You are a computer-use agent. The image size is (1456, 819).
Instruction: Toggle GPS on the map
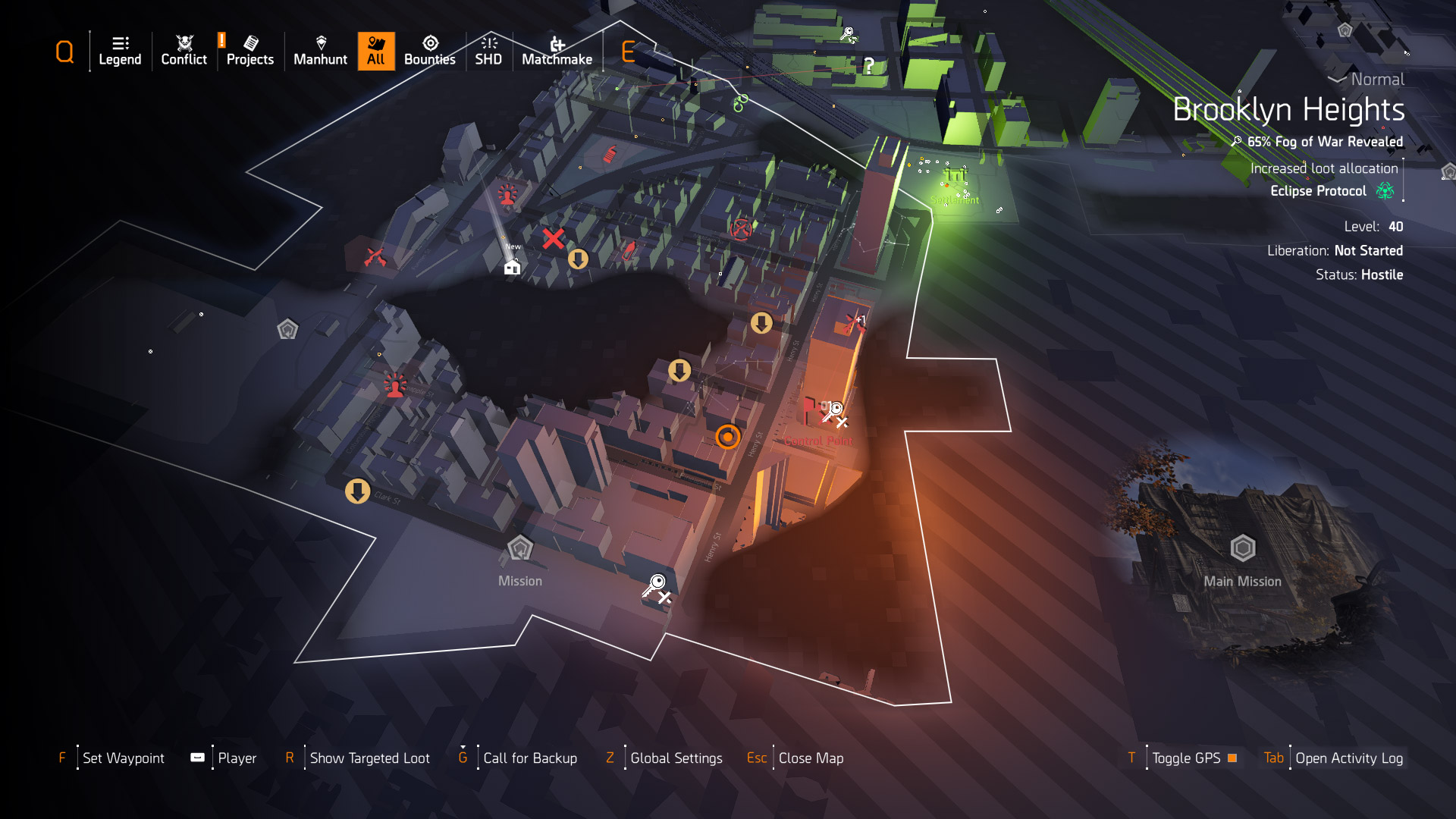(x=1187, y=758)
